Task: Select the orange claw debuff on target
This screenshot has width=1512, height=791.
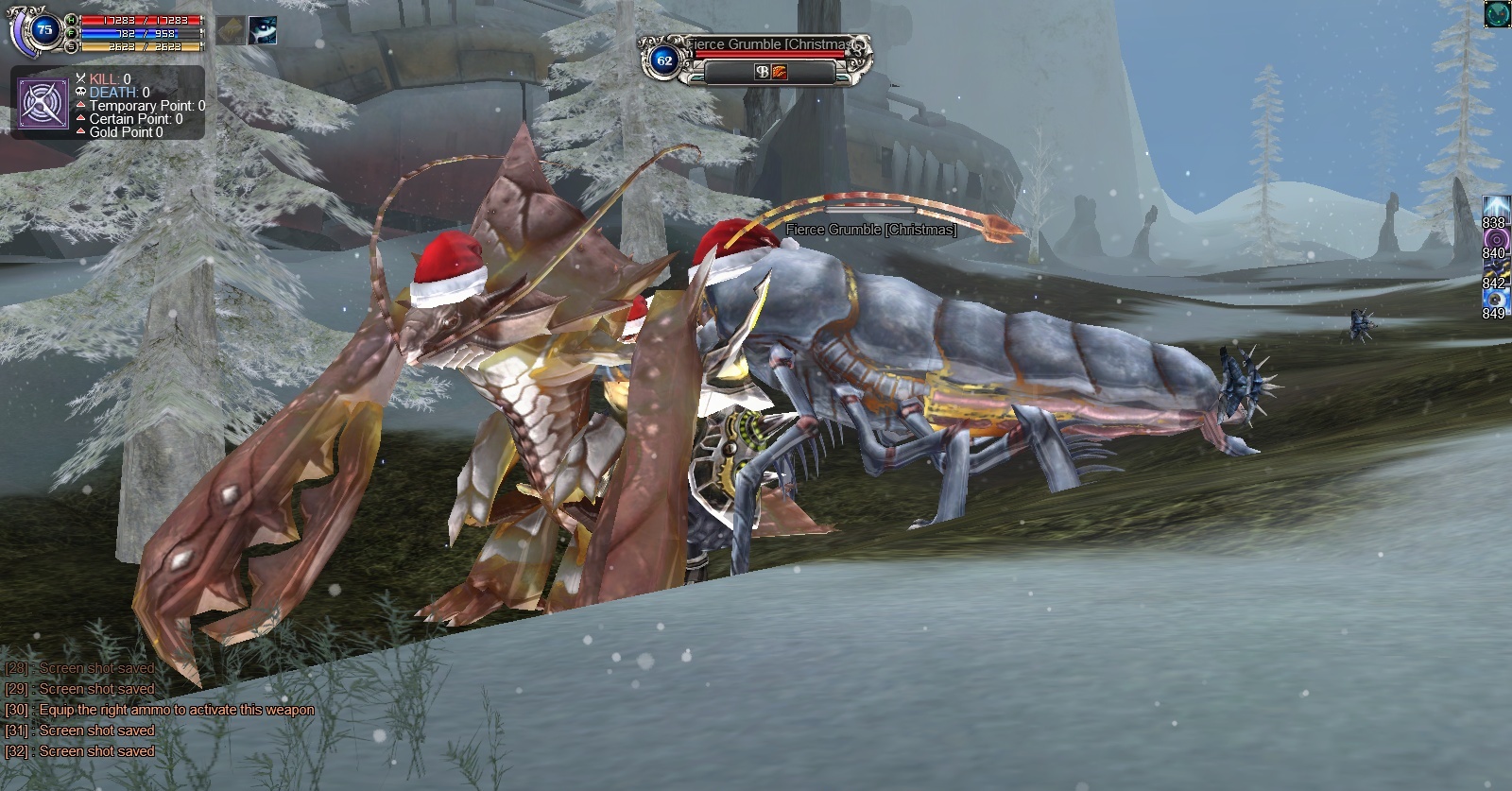Action: (780, 72)
